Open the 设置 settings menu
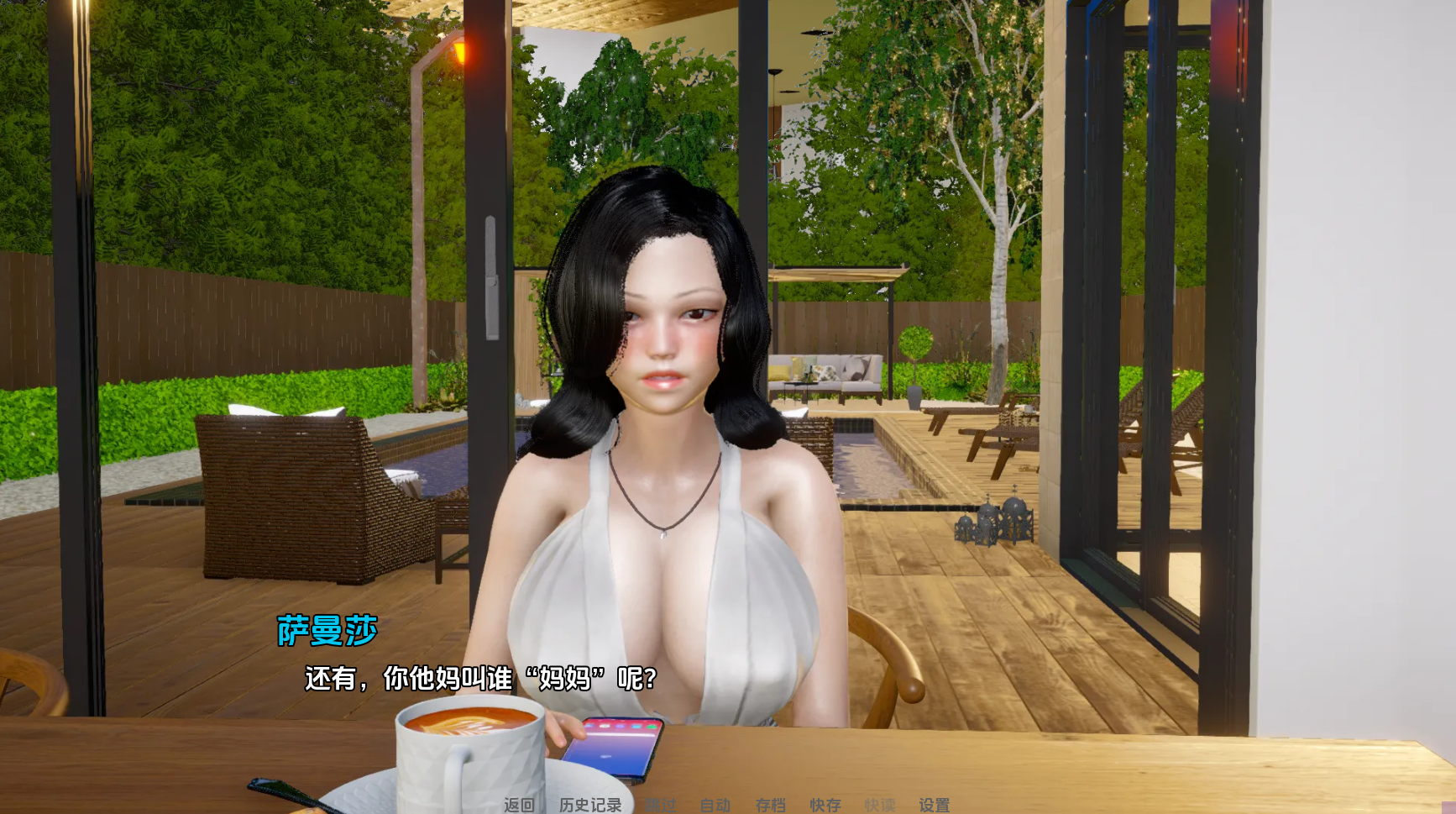 (x=934, y=805)
